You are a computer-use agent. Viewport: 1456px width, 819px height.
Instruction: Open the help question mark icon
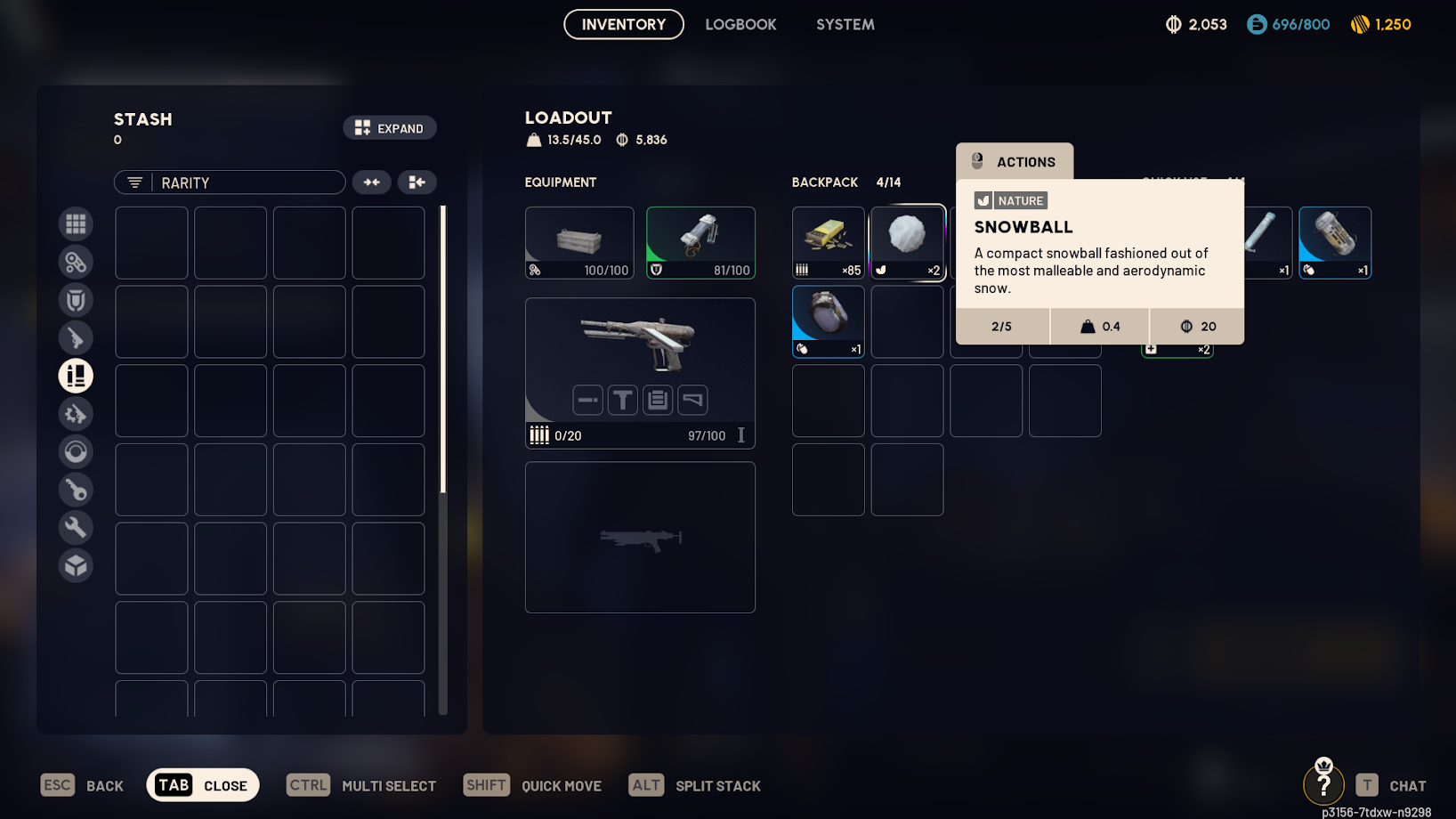(x=1323, y=783)
